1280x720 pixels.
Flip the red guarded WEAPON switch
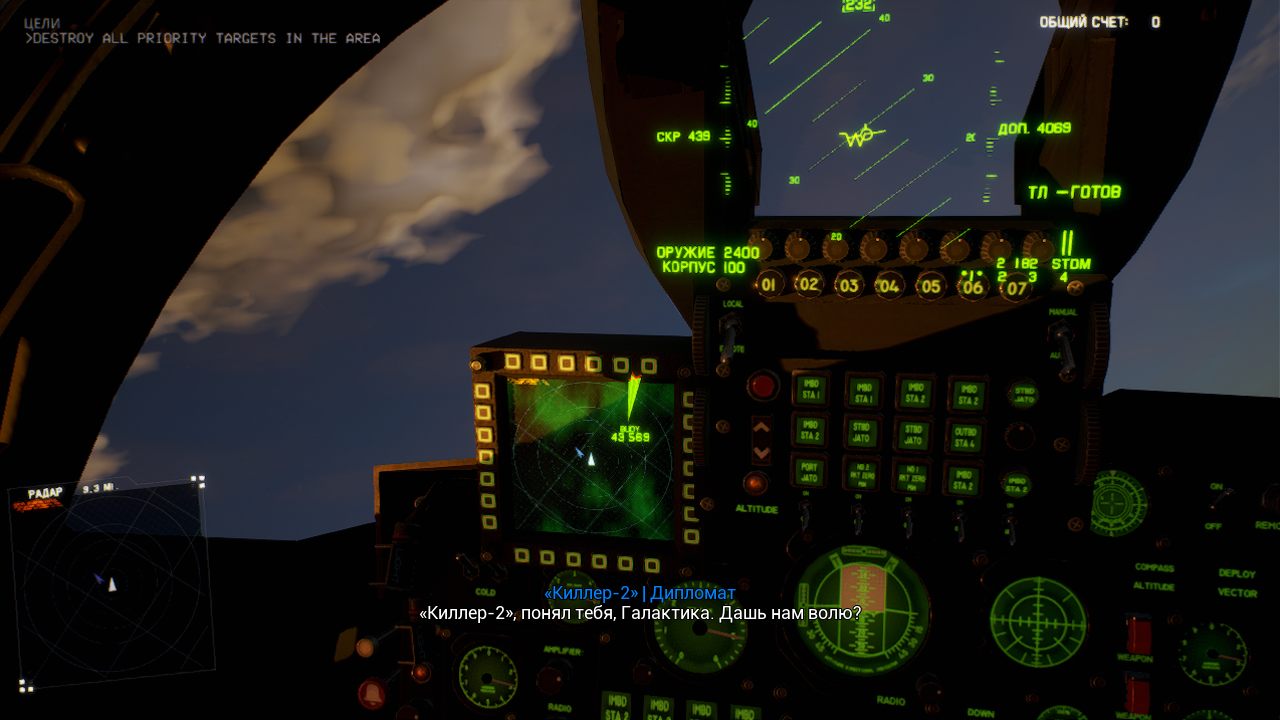[1137, 633]
